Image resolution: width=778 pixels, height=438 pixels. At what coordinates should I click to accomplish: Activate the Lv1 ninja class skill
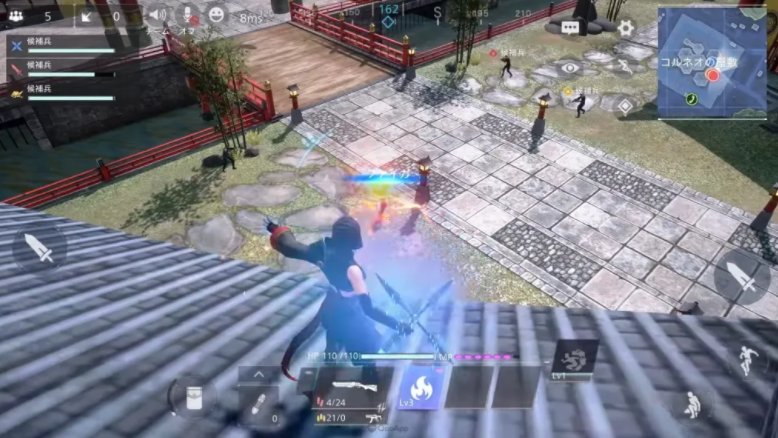576,360
